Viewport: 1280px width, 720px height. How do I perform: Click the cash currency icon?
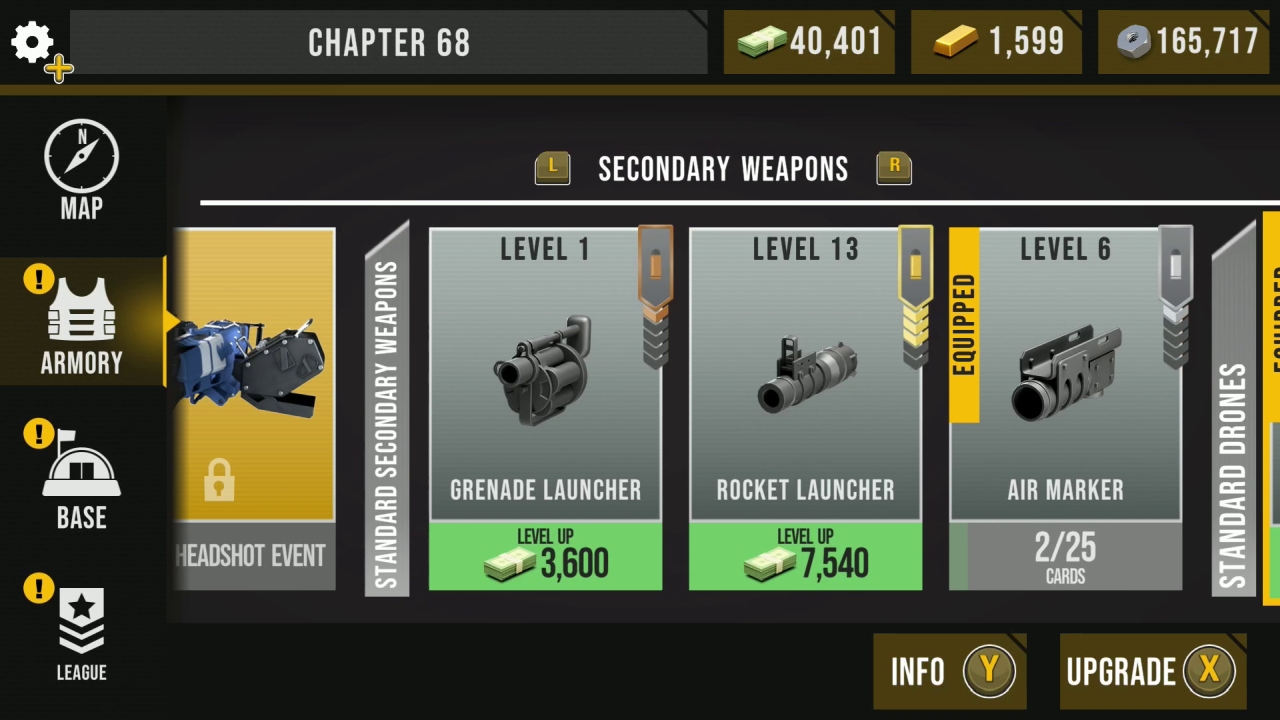pyautogui.click(x=762, y=42)
